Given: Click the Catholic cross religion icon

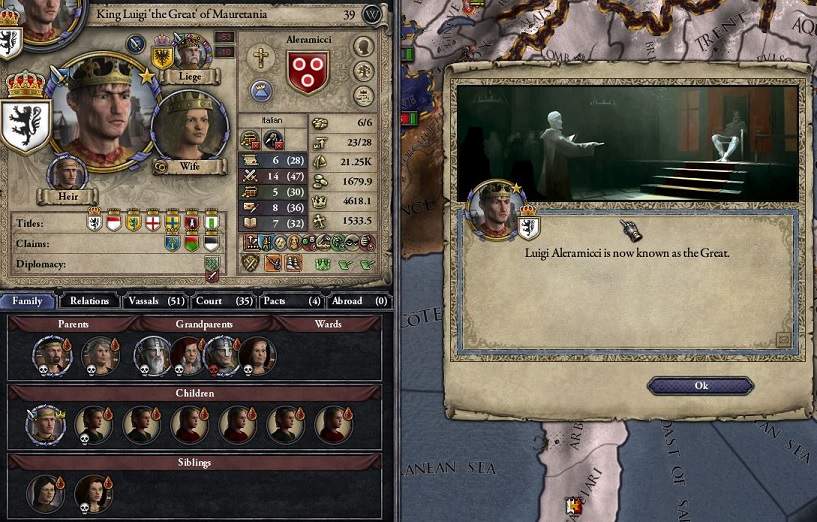Looking at the screenshot, I should (262, 57).
